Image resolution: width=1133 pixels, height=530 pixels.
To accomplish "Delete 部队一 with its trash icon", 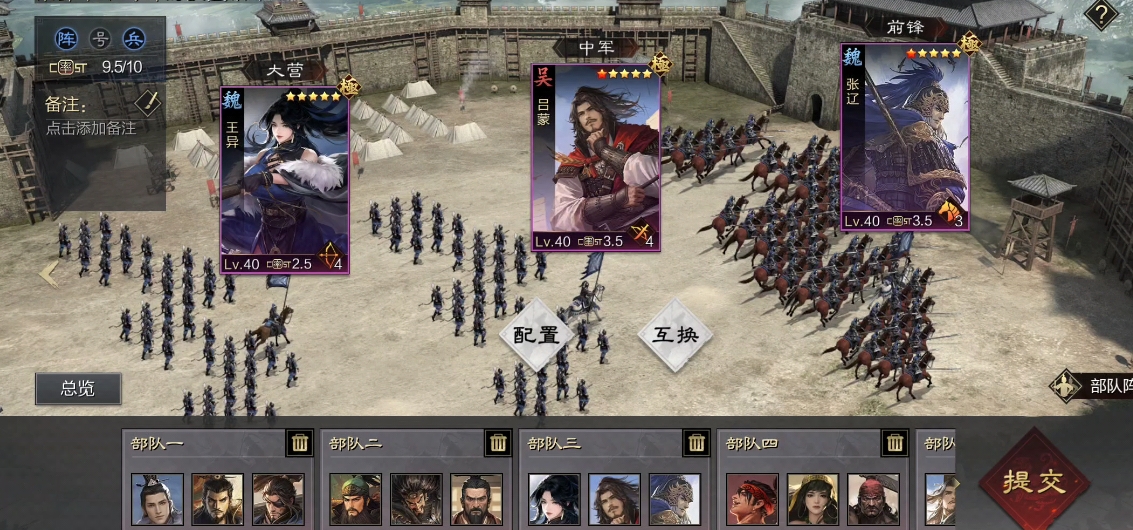I will (300, 443).
